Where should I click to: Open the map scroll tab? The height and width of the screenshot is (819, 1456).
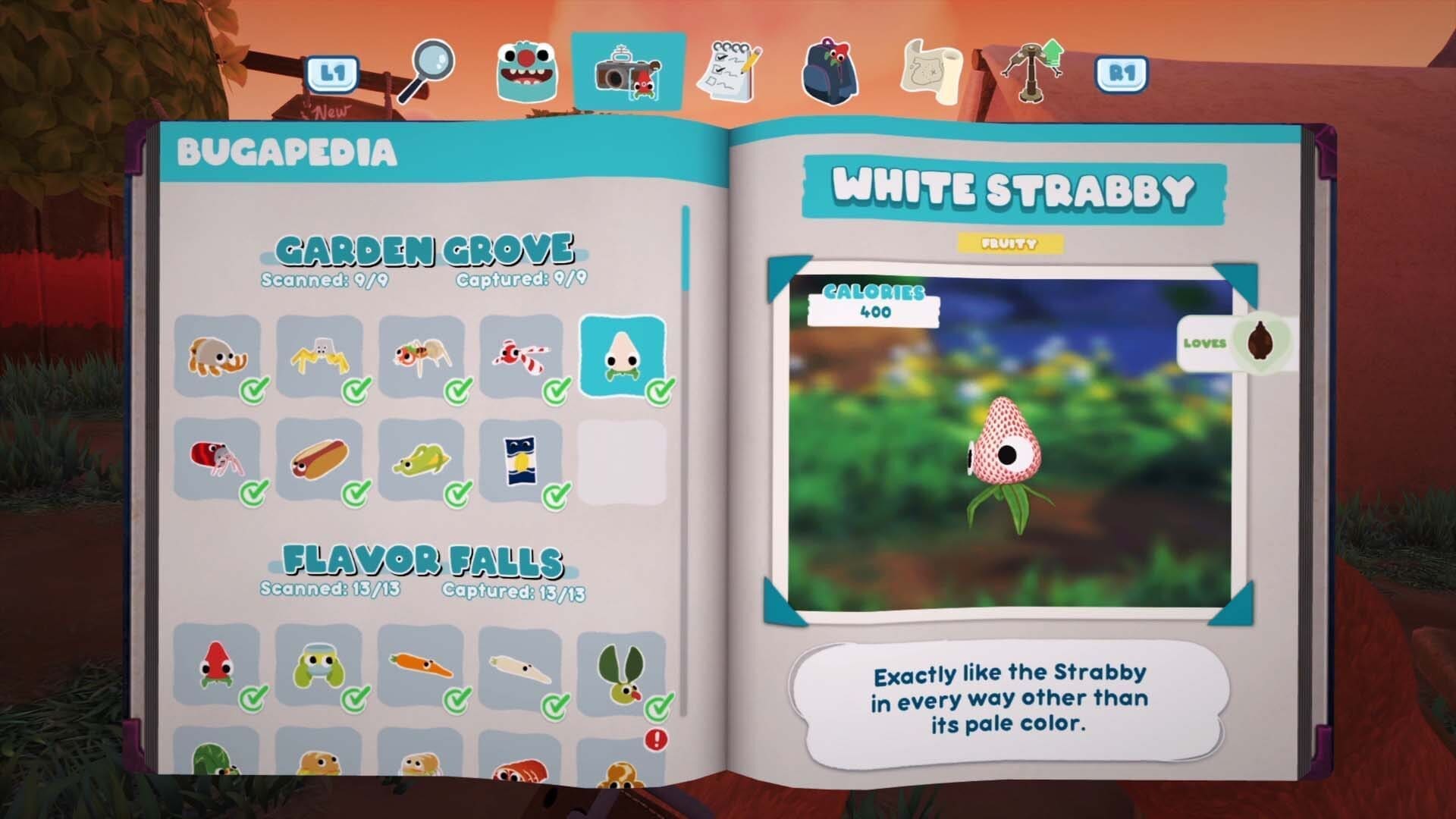coord(930,72)
